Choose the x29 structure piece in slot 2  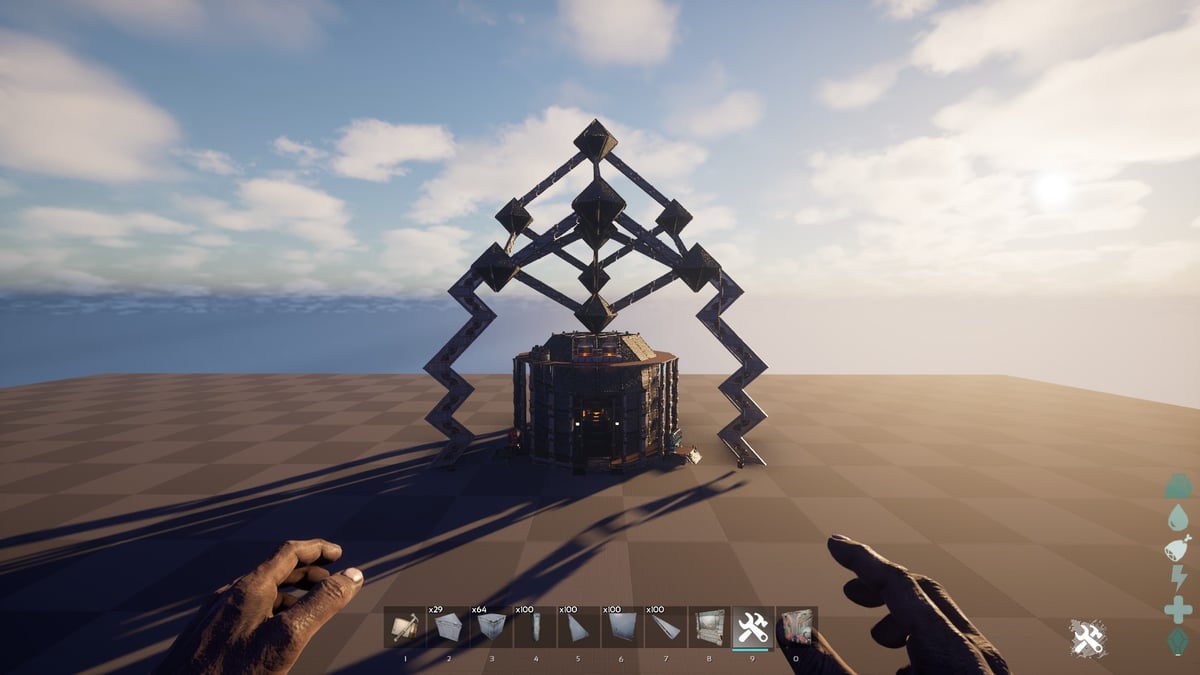click(x=448, y=627)
